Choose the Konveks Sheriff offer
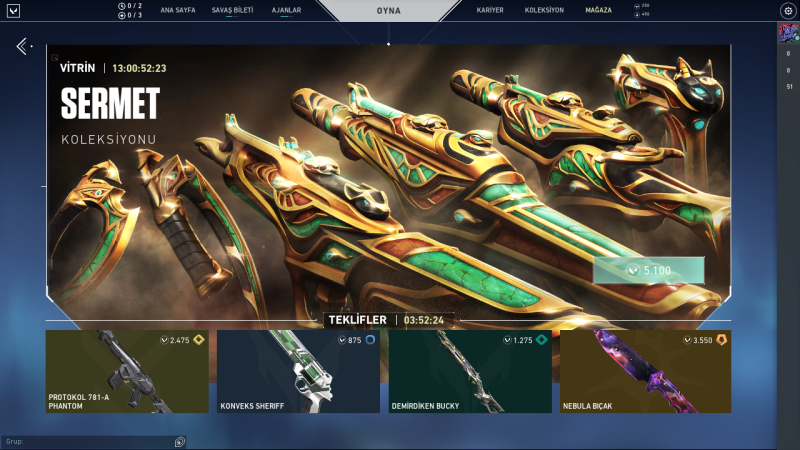This screenshot has height=450, width=800. [298, 371]
